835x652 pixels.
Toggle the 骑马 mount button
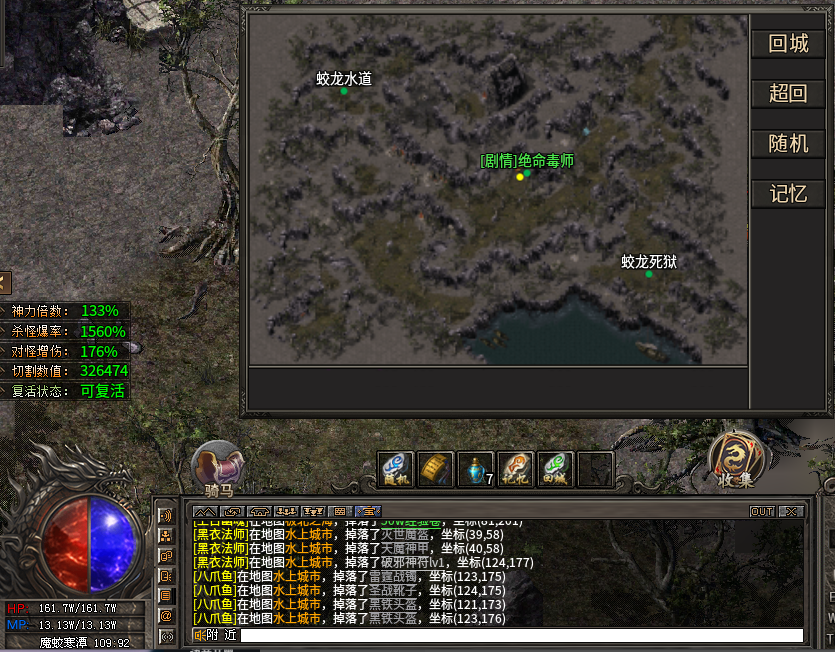pyautogui.click(x=217, y=468)
